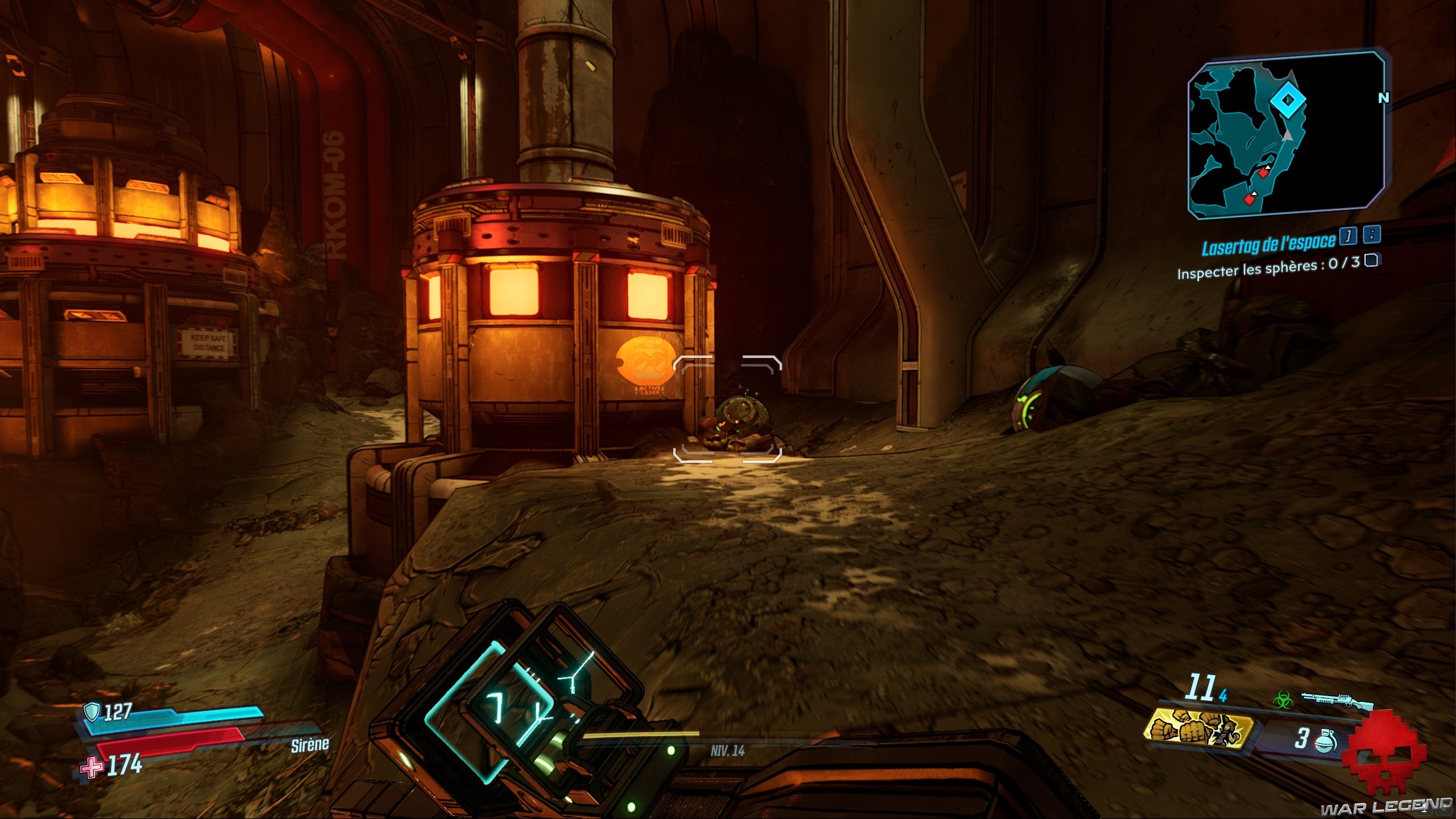Click the green corrosive element icon
The width and height of the screenshot is (1456, 819).
click(1283, 700)
